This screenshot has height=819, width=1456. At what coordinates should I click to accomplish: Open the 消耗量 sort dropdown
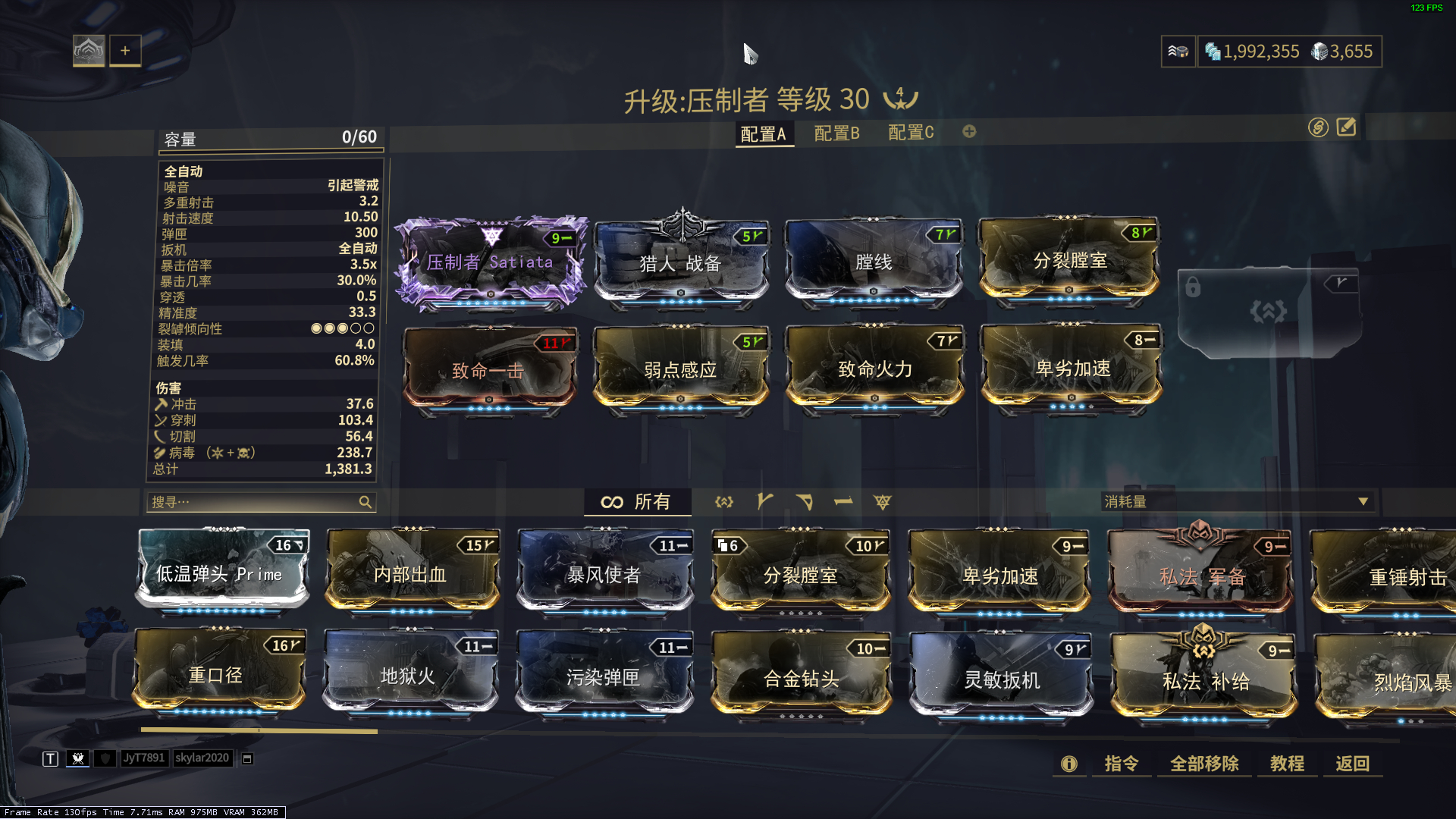pyautogui.click(x=1237, y=502)
